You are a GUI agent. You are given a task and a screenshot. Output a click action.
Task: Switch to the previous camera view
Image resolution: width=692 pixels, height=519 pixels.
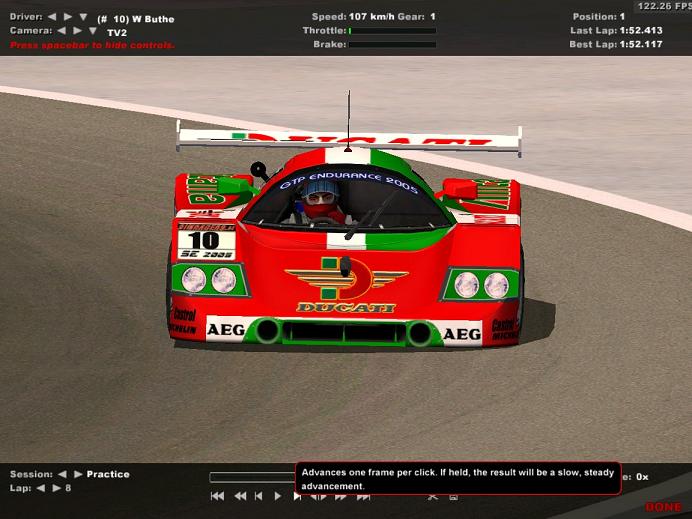coord(61,31)
